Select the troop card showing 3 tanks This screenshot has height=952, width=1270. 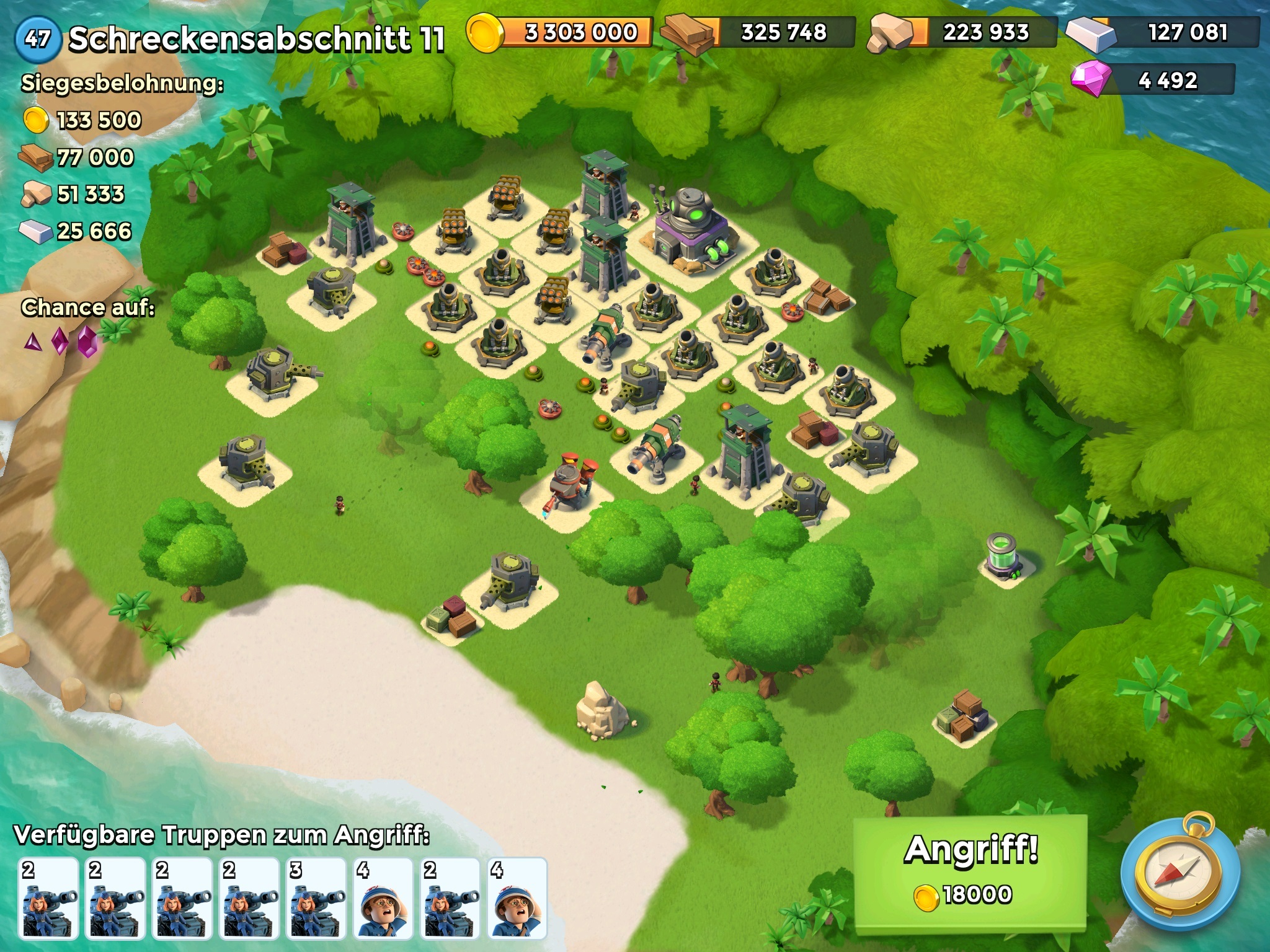[316, 897]
